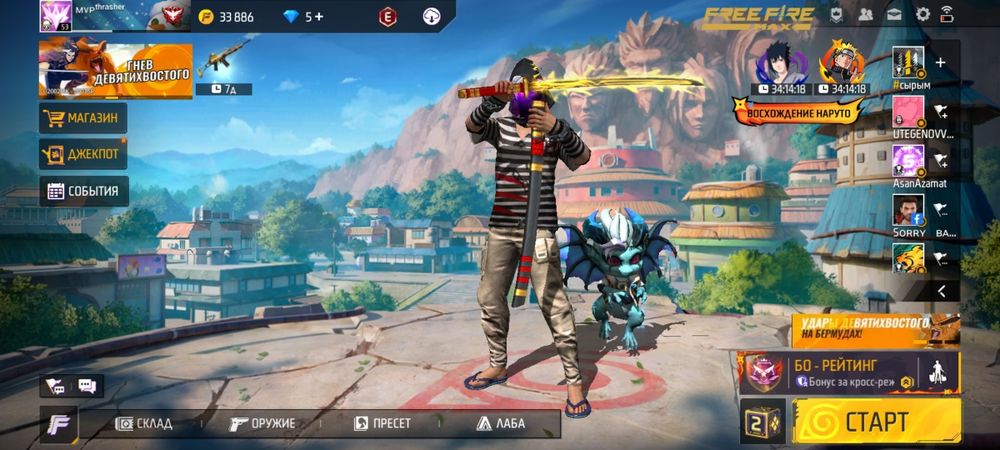Open the СОБЫТИЯ events menu
This screenshot has width=1000, height=450.
84,190
